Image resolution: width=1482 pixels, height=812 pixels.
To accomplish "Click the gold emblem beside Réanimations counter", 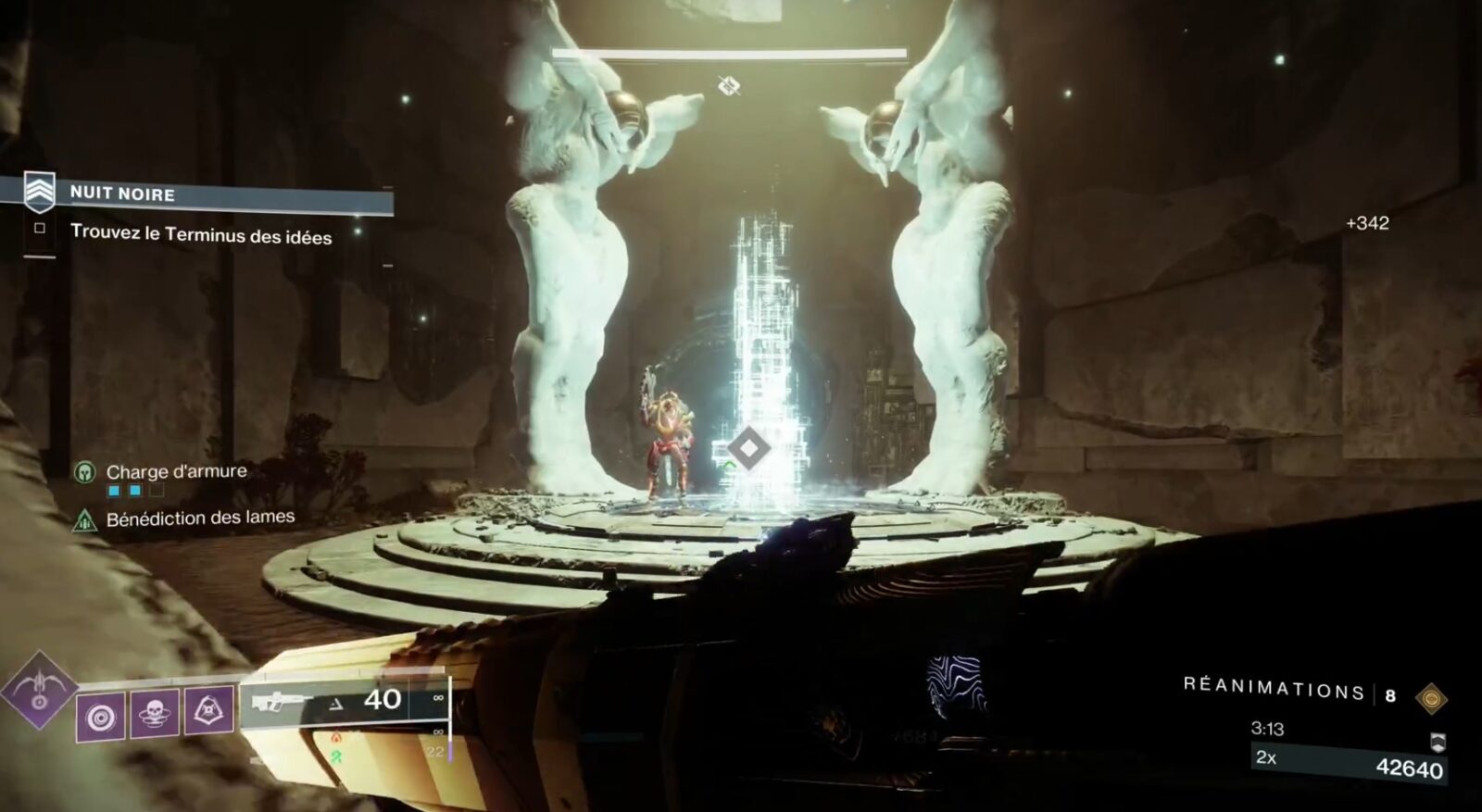I will 1432,699.
